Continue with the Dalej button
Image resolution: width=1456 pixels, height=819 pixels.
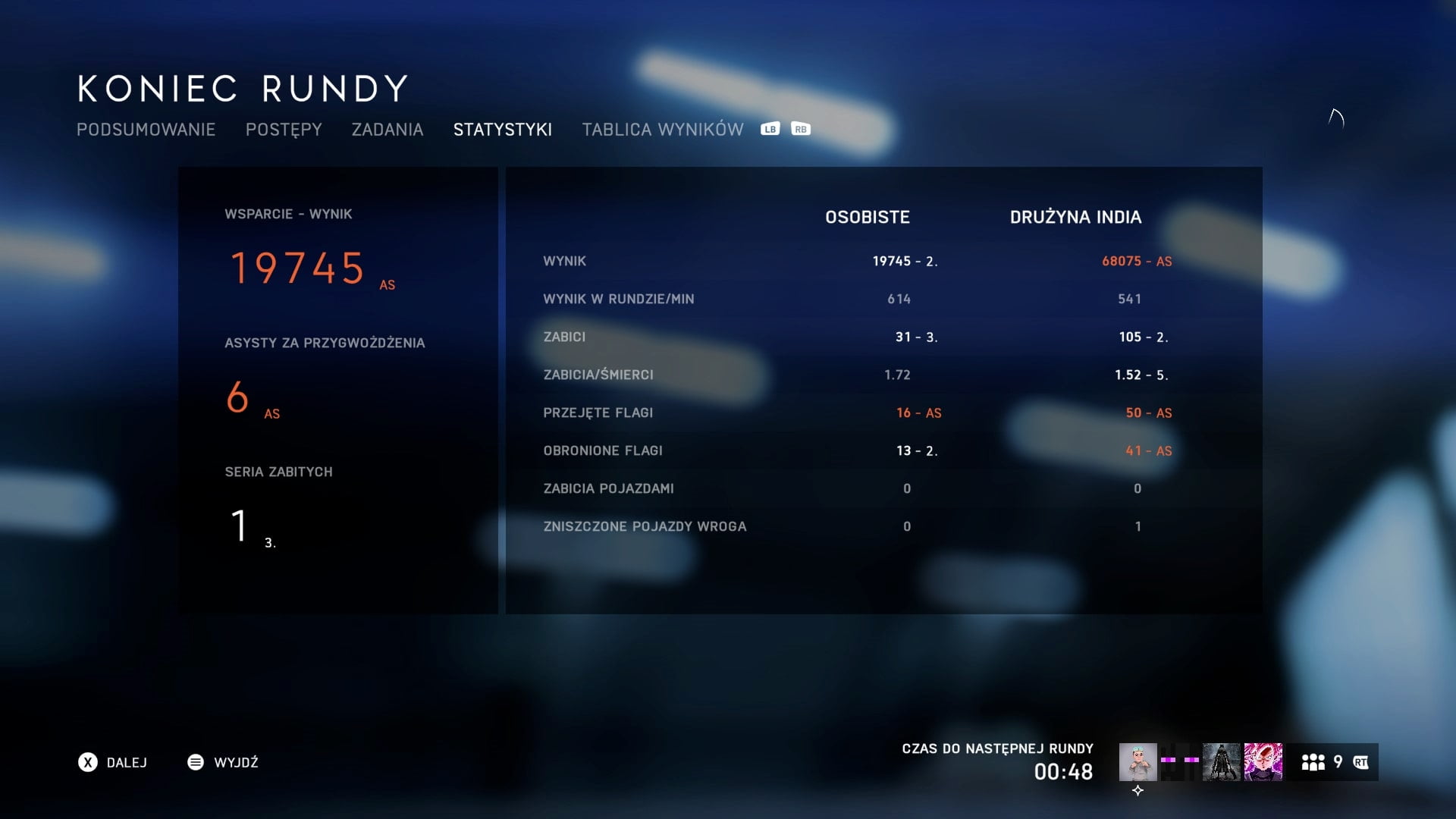point(113,762)
